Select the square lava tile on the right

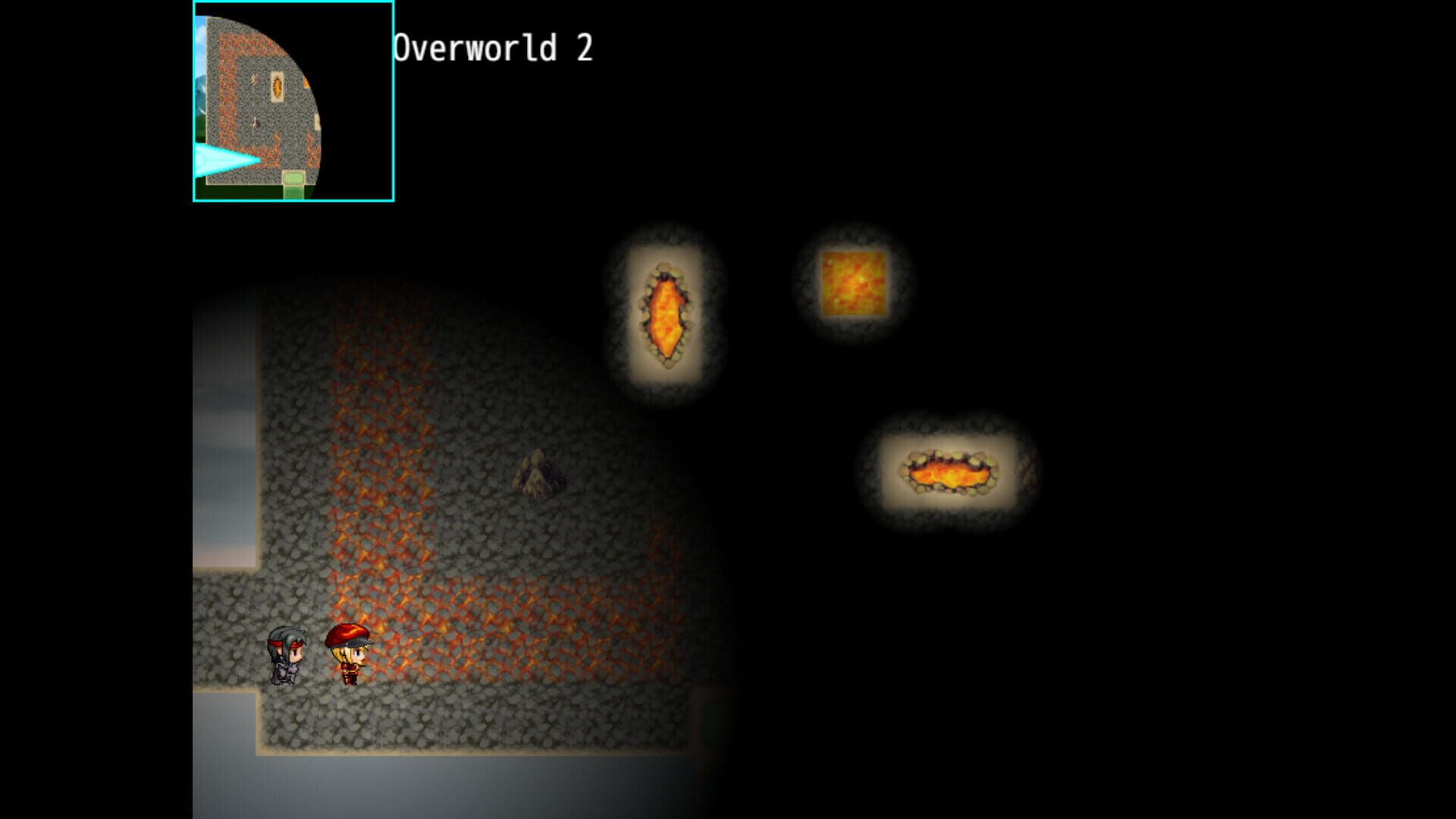click(x=854, y=284)
